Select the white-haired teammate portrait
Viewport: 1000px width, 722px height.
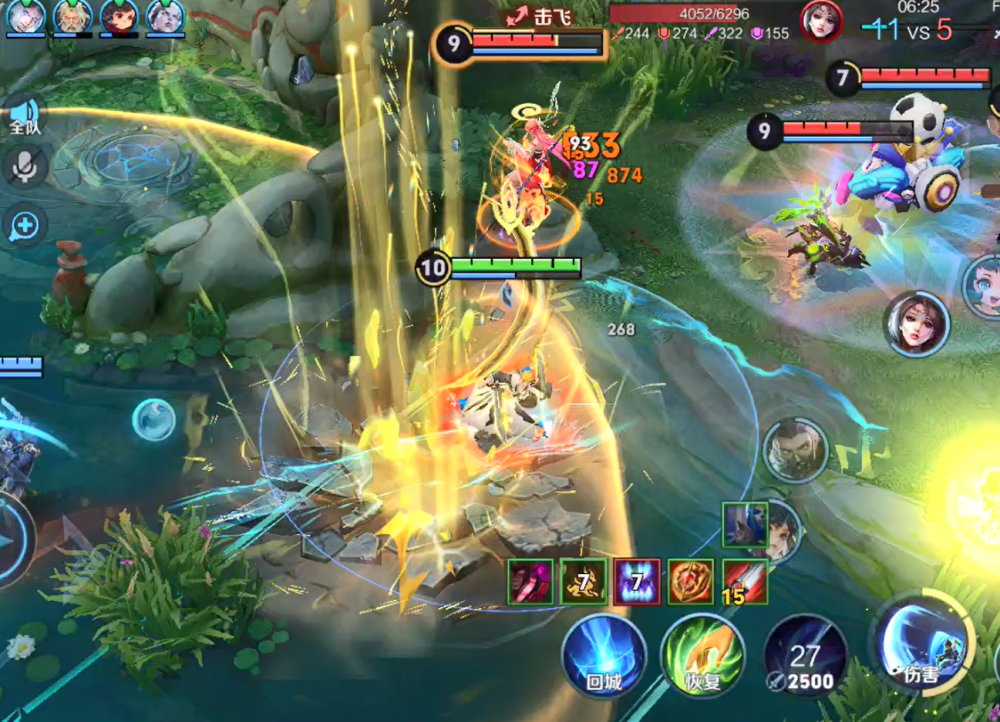coord(26,17)
